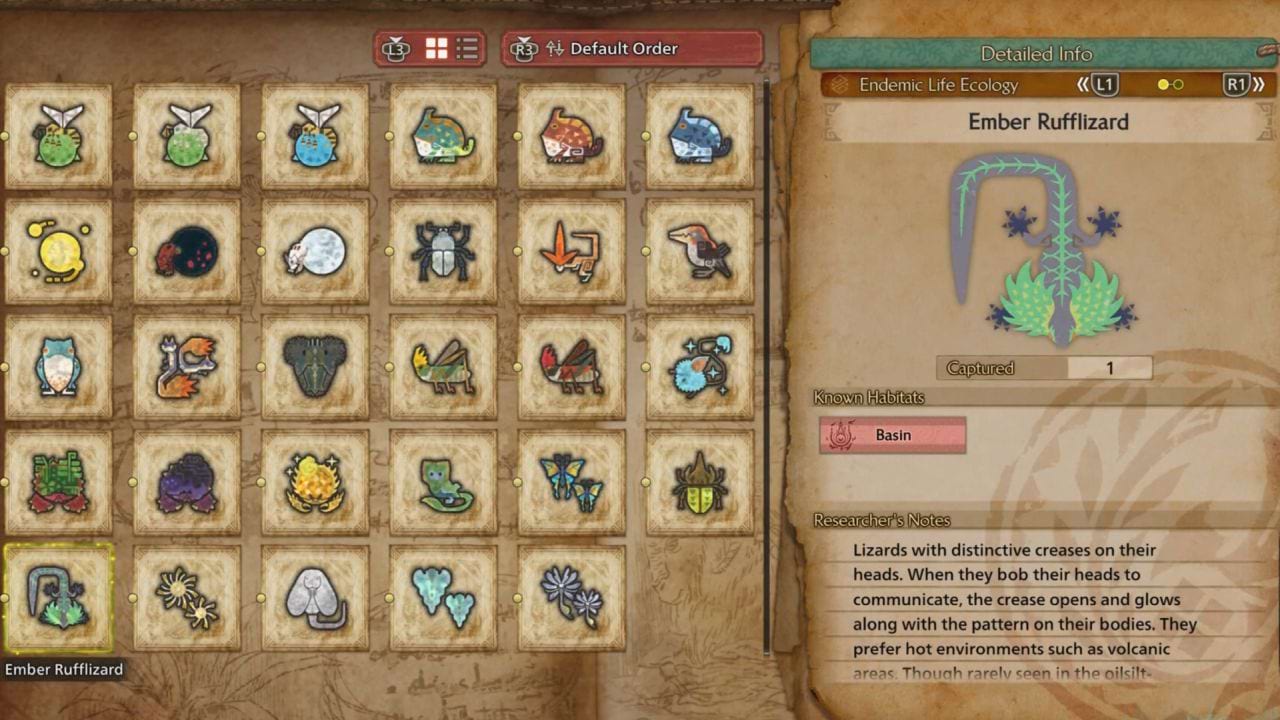This screenshot has width=1280, height=720.
Task: Pick the glowing yellow orb tile
Action: pyautogui.click(x=59, y=251)
